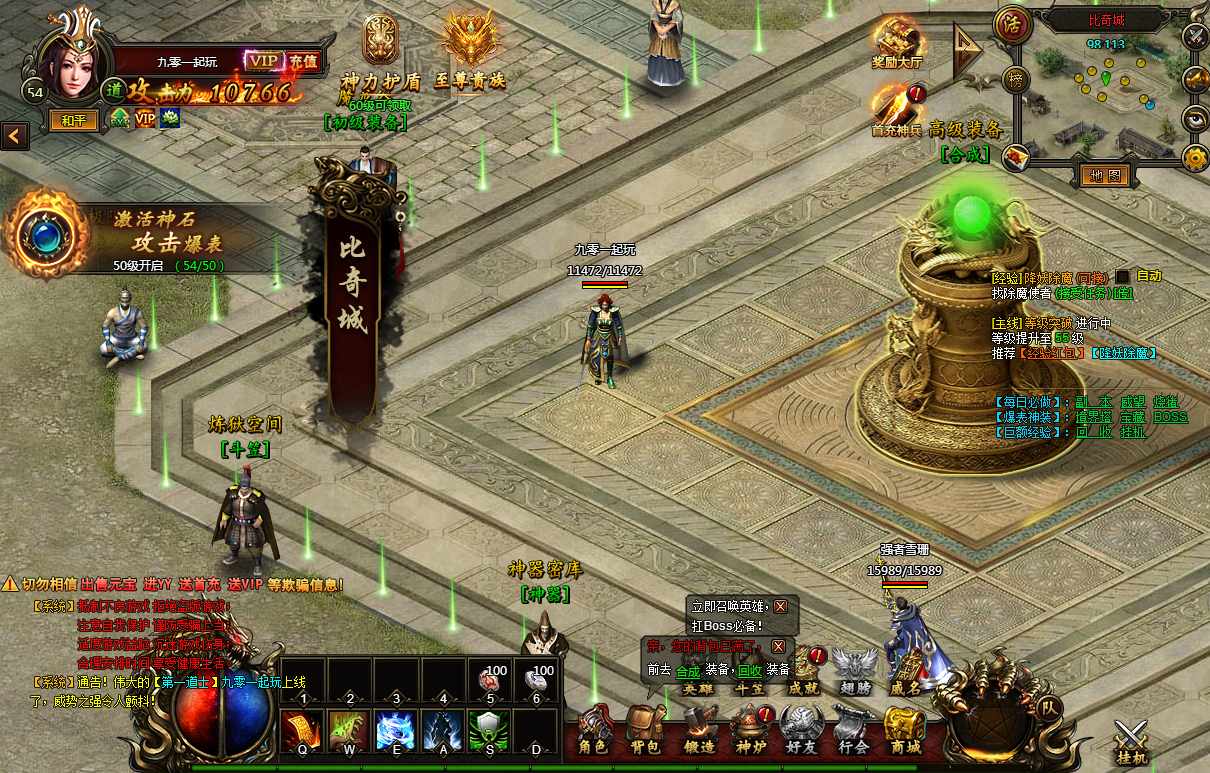Viewport: 1210px width, 773px height.
Task: Open the 地图 map button
Action: 1104,176
